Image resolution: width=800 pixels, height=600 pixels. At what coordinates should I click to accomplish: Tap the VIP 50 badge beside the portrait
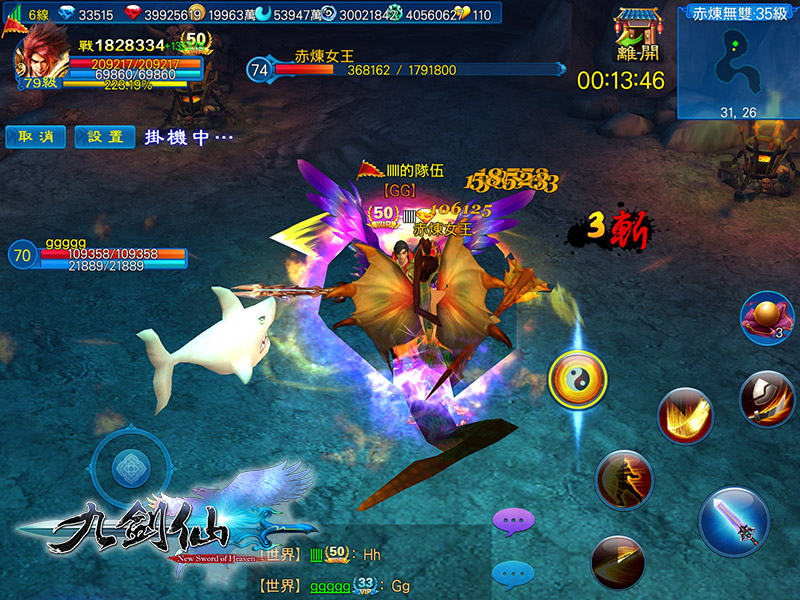[x=195, y=41]
